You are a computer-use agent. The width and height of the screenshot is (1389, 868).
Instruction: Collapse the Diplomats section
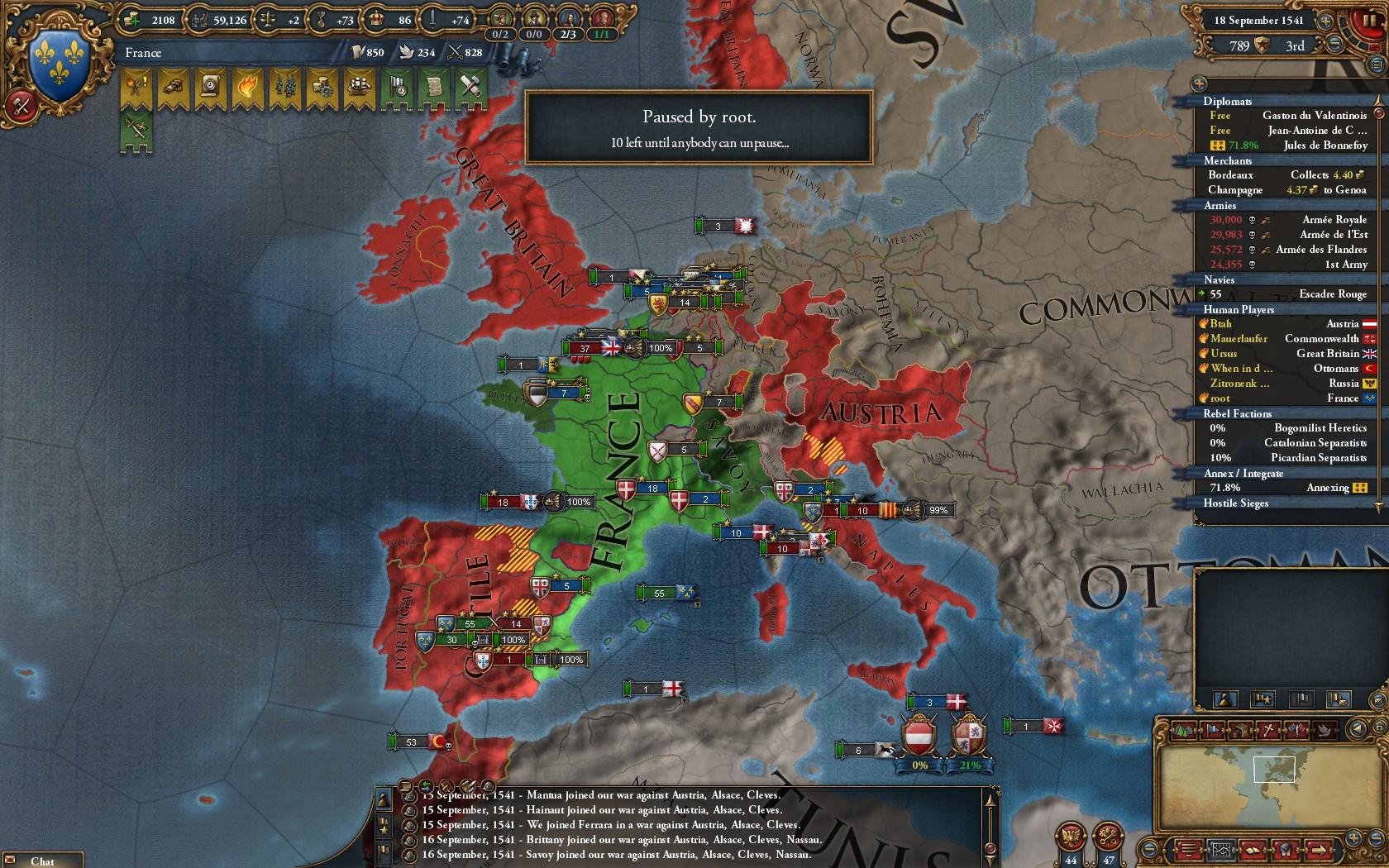point(1232,102)
